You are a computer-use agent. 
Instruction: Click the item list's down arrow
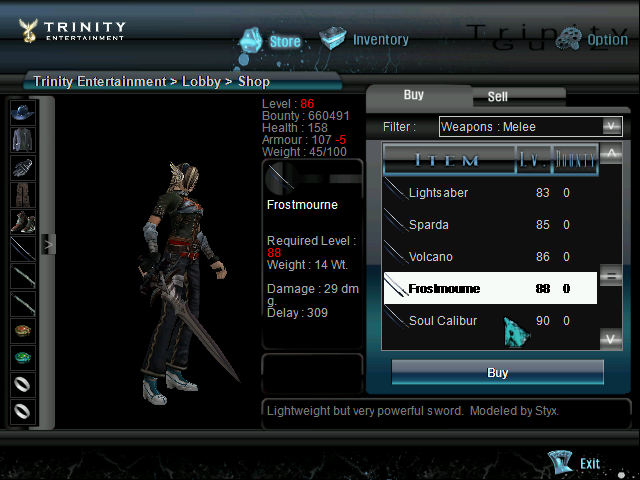coord(611,339)
